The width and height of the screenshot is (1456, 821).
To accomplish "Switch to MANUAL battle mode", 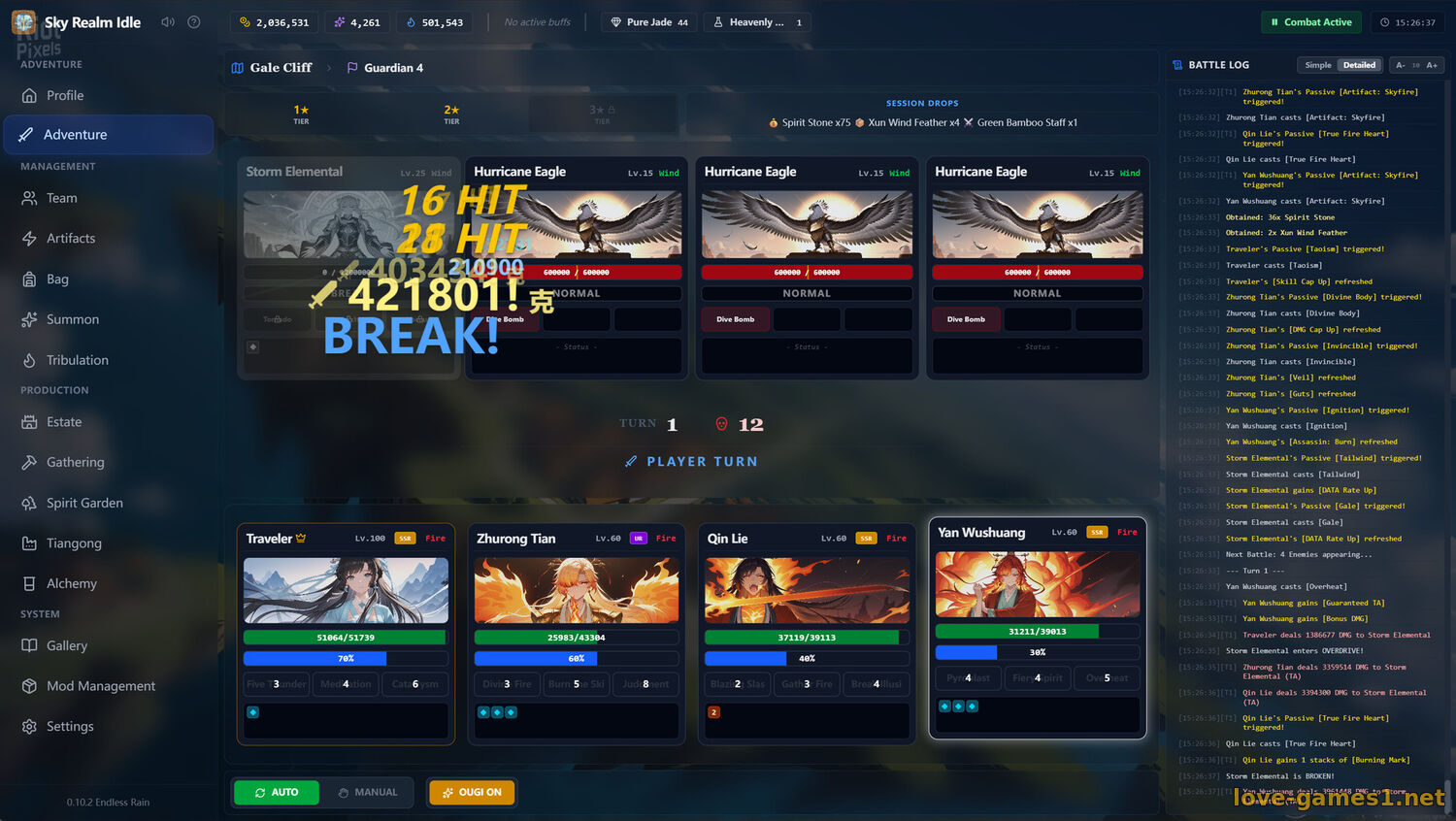I will point(368,793).
